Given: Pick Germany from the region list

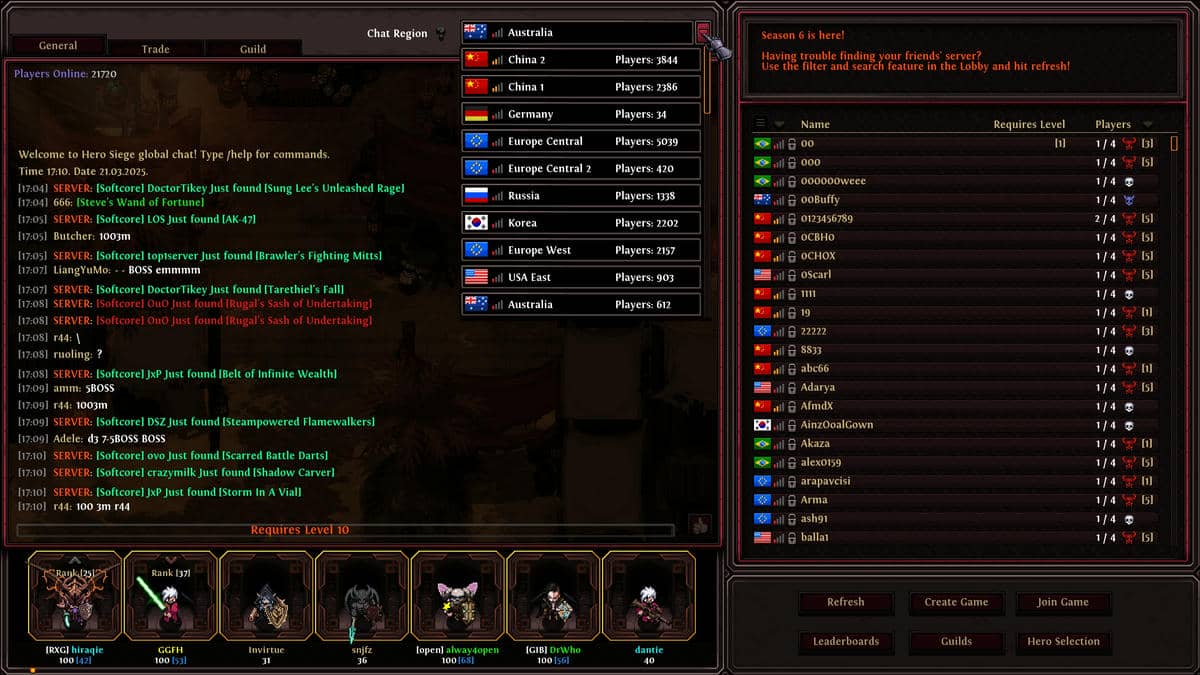Looking at the screenshot, I should point(580,114).
